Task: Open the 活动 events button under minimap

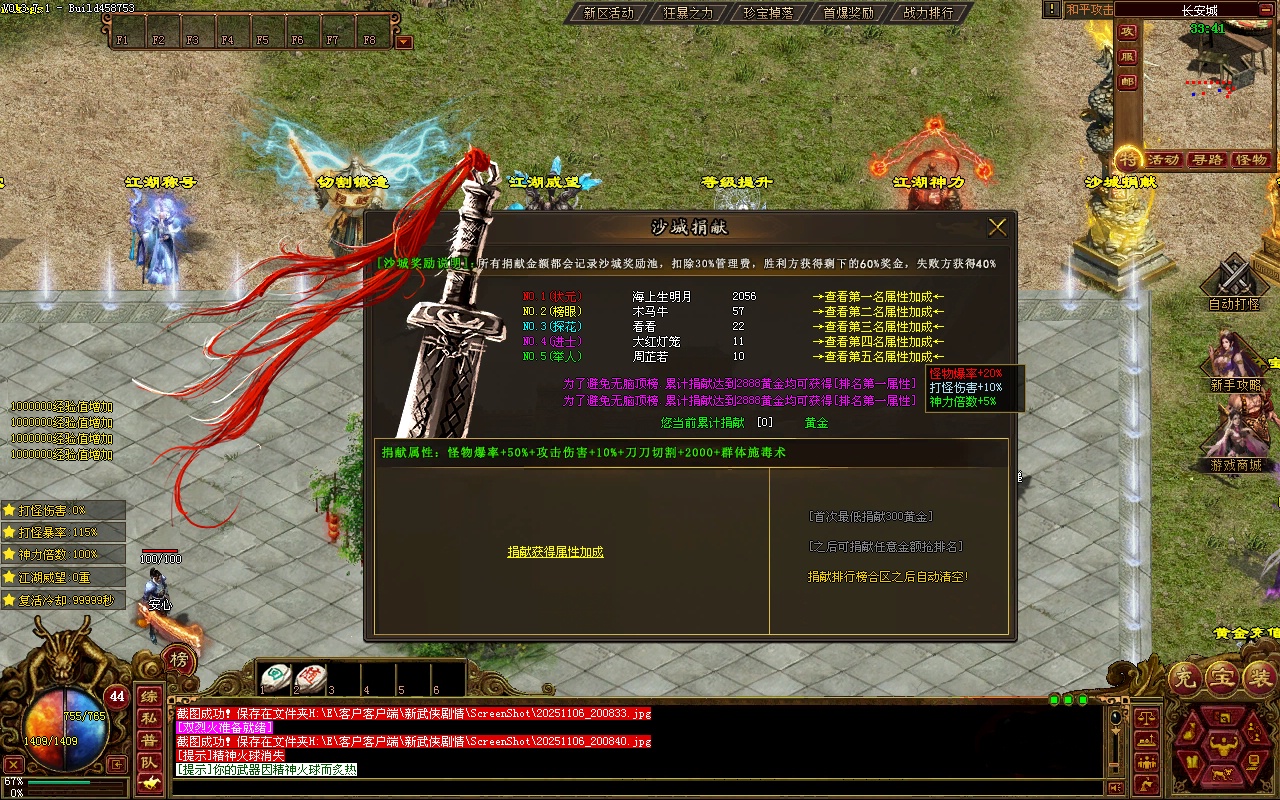Action: (1164, 160)
